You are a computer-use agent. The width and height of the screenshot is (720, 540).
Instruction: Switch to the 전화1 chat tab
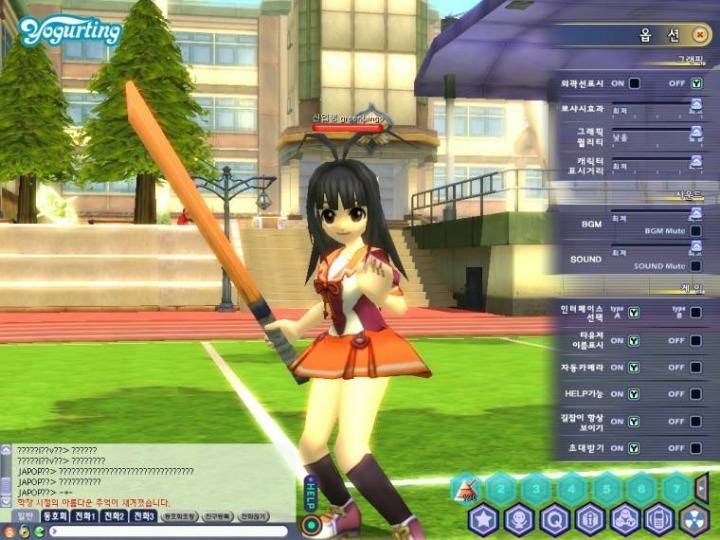click(x=84, y=516)
